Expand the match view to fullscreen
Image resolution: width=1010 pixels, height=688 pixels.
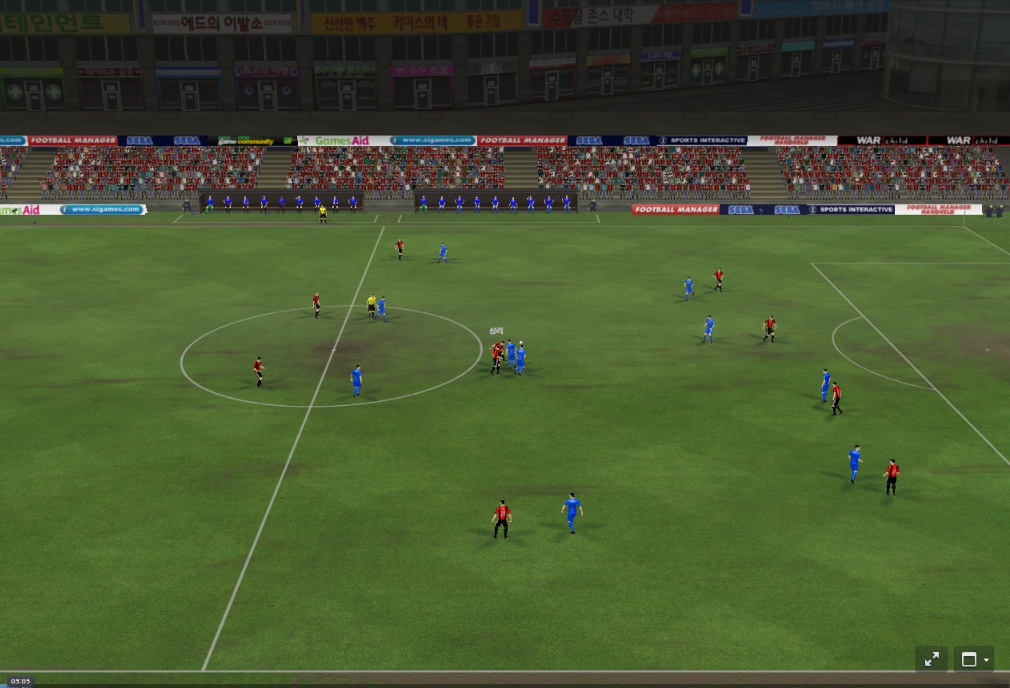932,659
